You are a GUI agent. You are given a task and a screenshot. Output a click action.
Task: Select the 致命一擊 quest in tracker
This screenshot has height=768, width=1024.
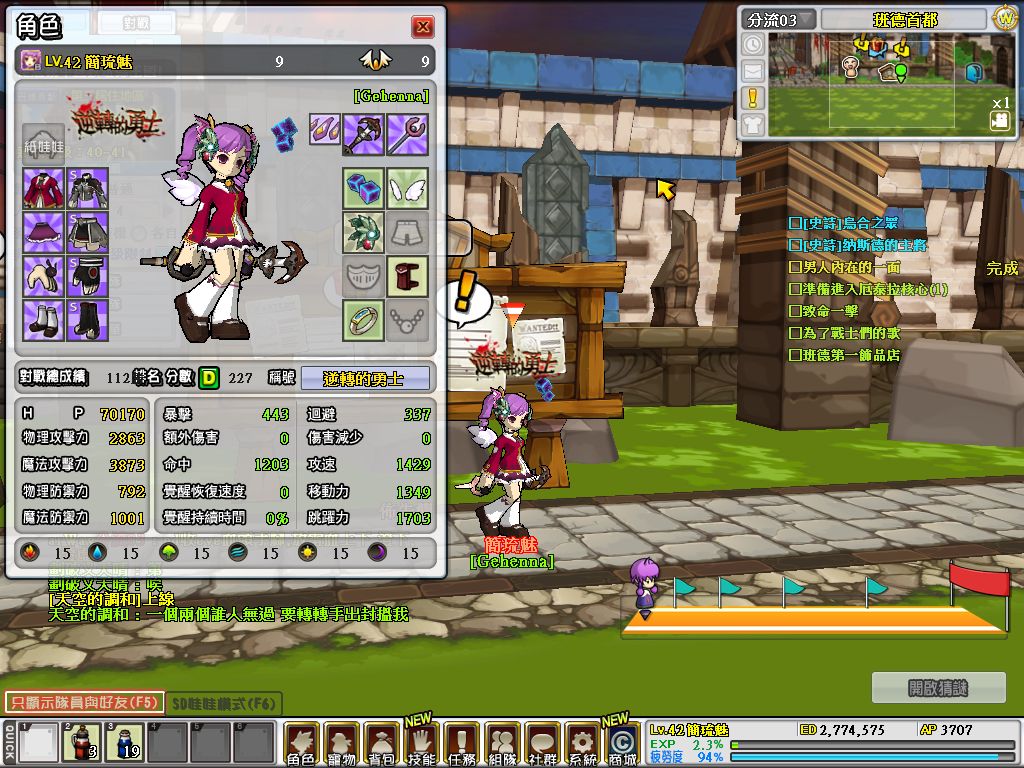(x=829, y=311)
